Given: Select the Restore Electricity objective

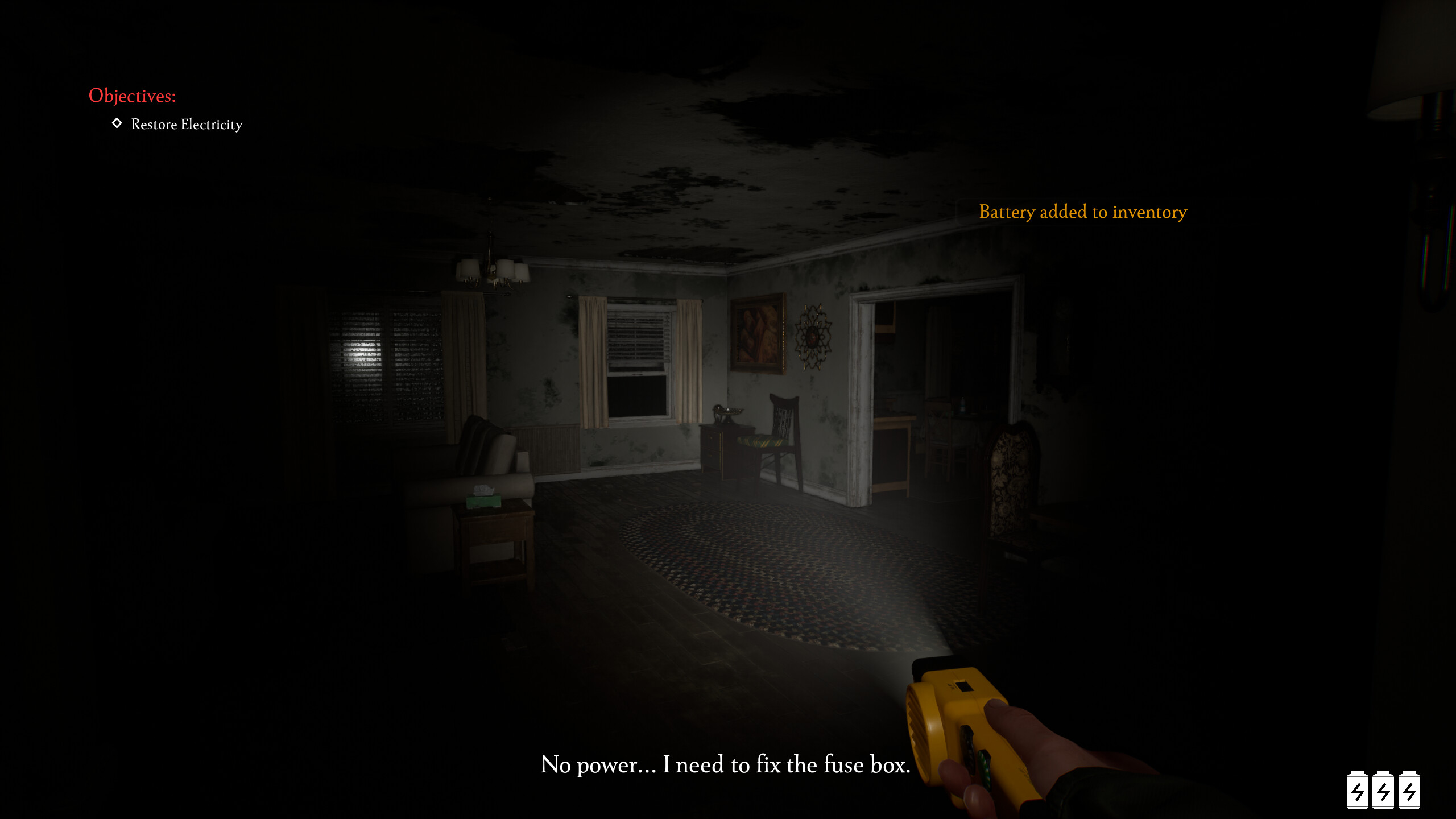Looking at the screenshot, I should click(x=186, y=124).
